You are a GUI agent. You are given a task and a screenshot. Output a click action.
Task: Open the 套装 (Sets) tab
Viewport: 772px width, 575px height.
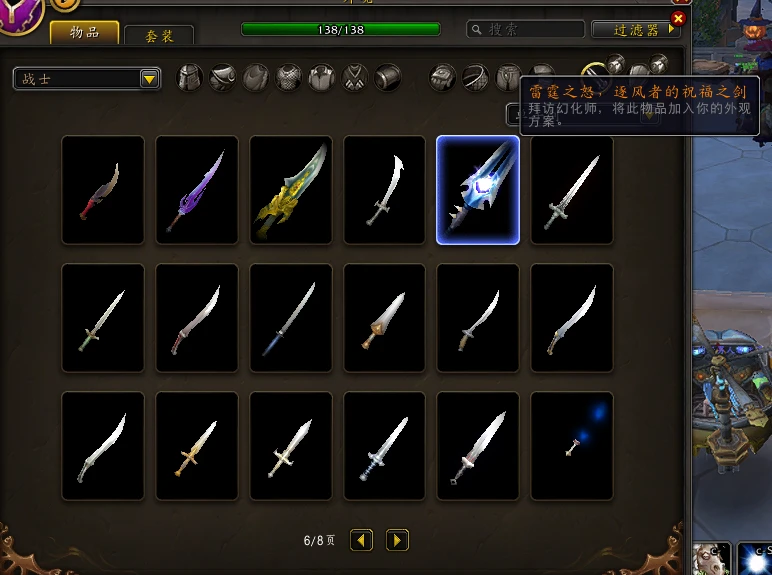(x=159, y=35)
